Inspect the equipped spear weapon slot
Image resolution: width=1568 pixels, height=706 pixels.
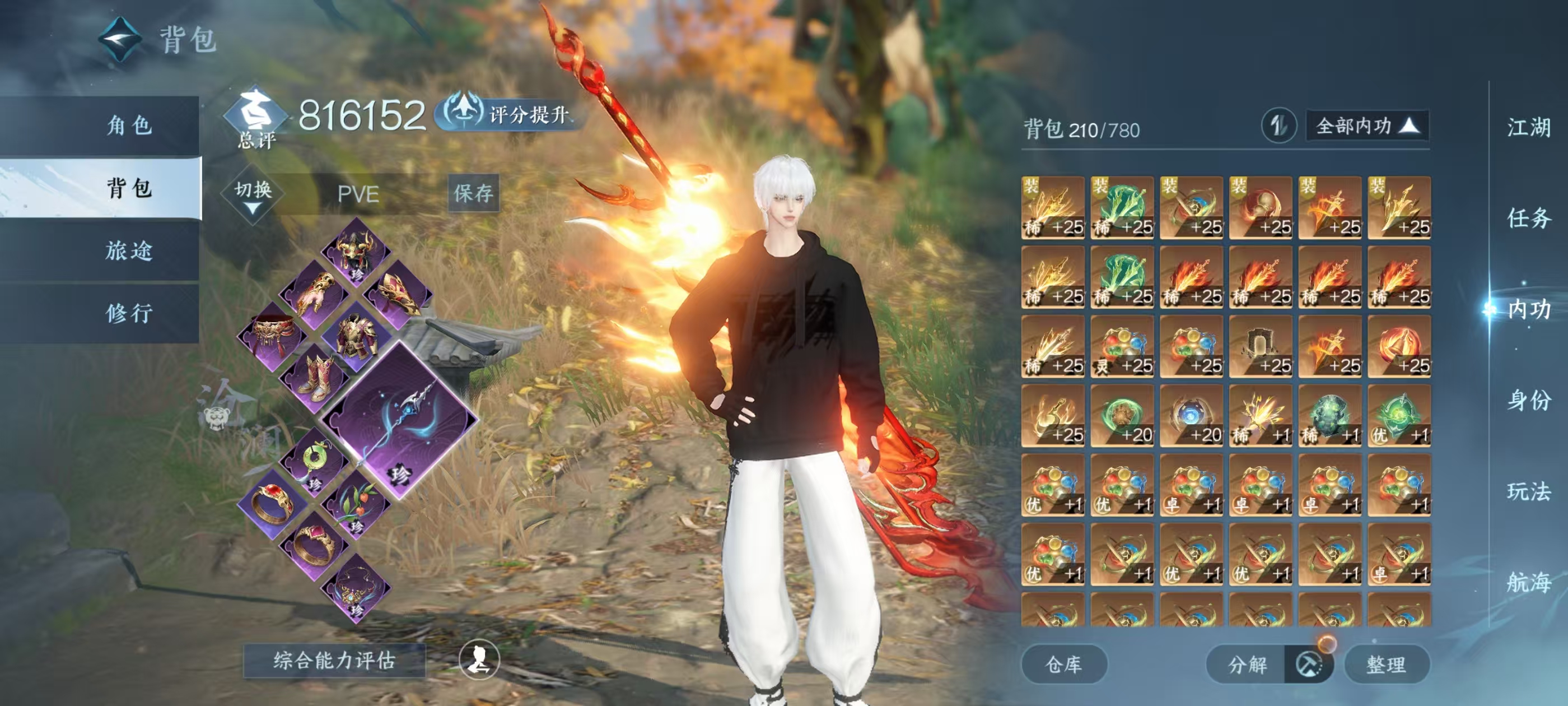(x=399, y=420)
